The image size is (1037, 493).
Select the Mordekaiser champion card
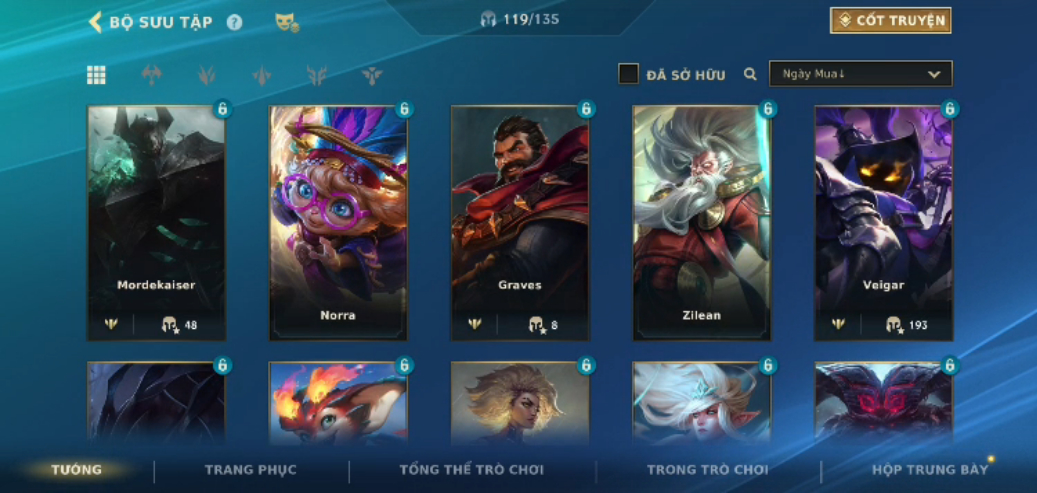(x=156, y=222)
